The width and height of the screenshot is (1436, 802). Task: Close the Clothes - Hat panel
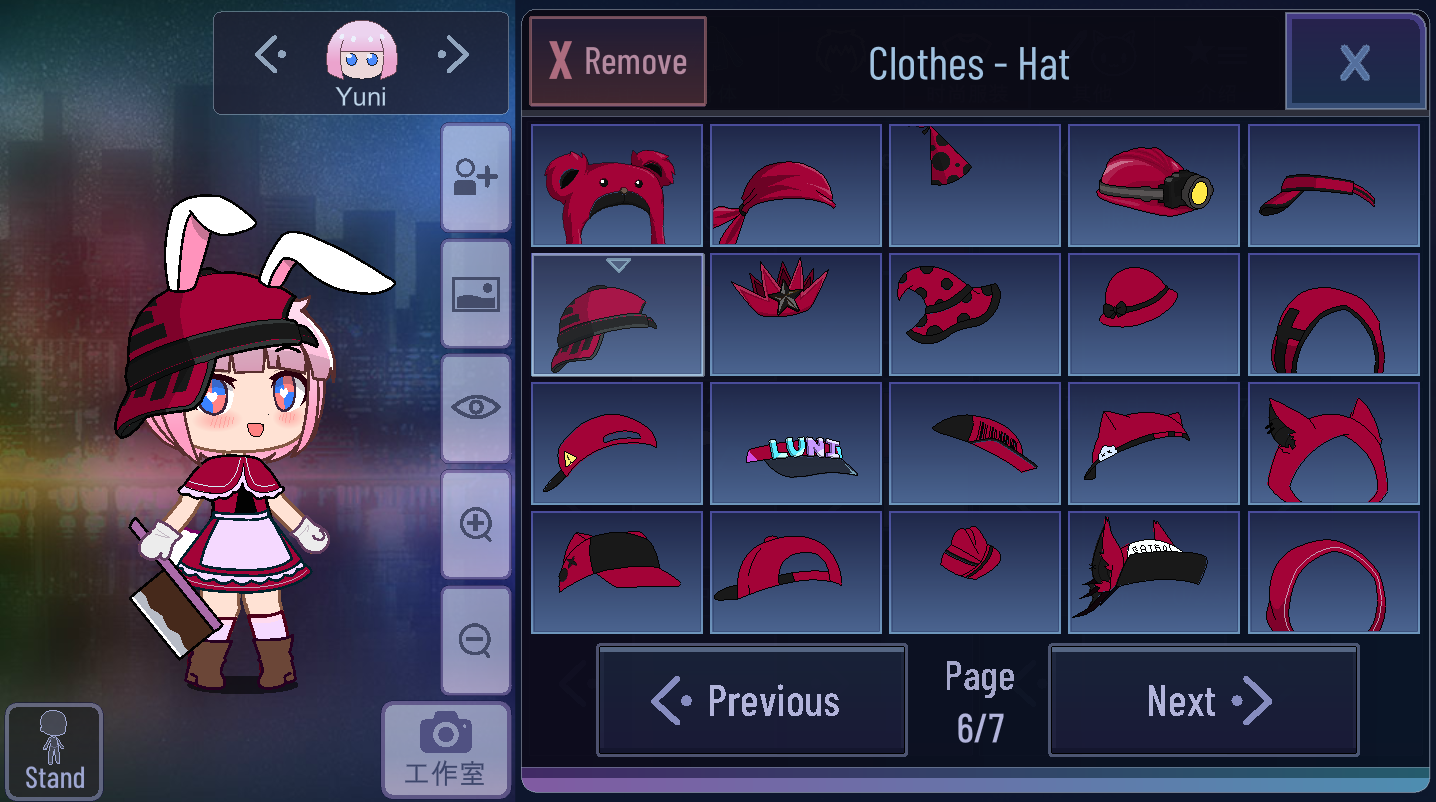tap(1355, 62)
